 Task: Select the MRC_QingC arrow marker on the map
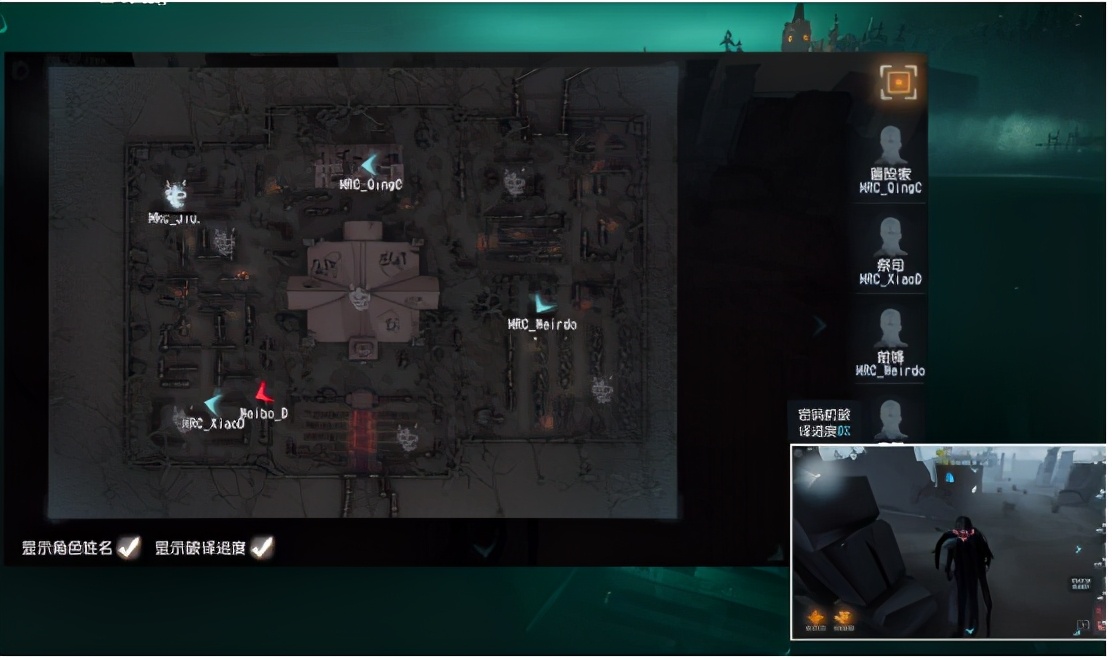(371, 164)
